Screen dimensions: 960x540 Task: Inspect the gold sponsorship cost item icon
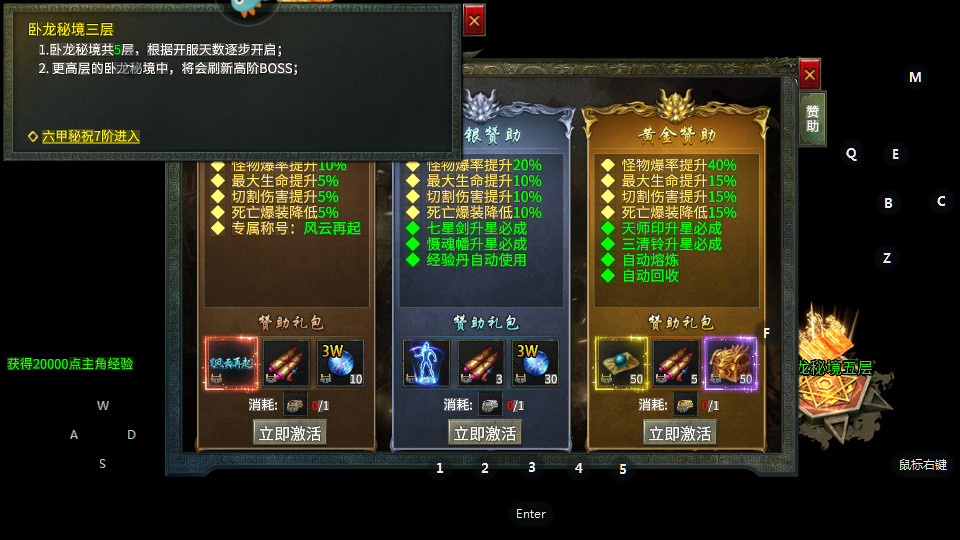(x=685, y=405)
